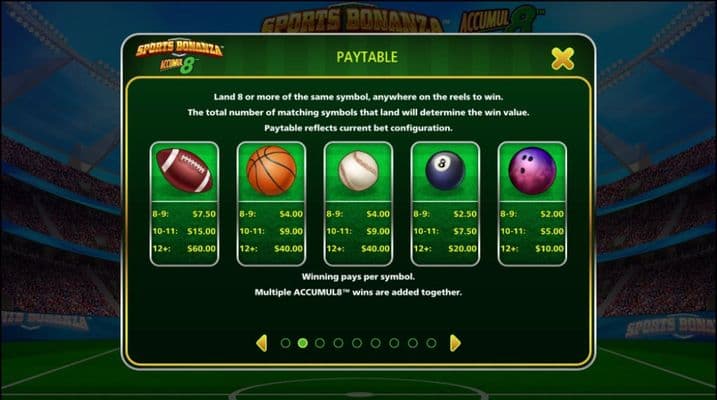717x400 pixels.
Task: Go to the previous paytable page
Action: (x=262, y=343)
